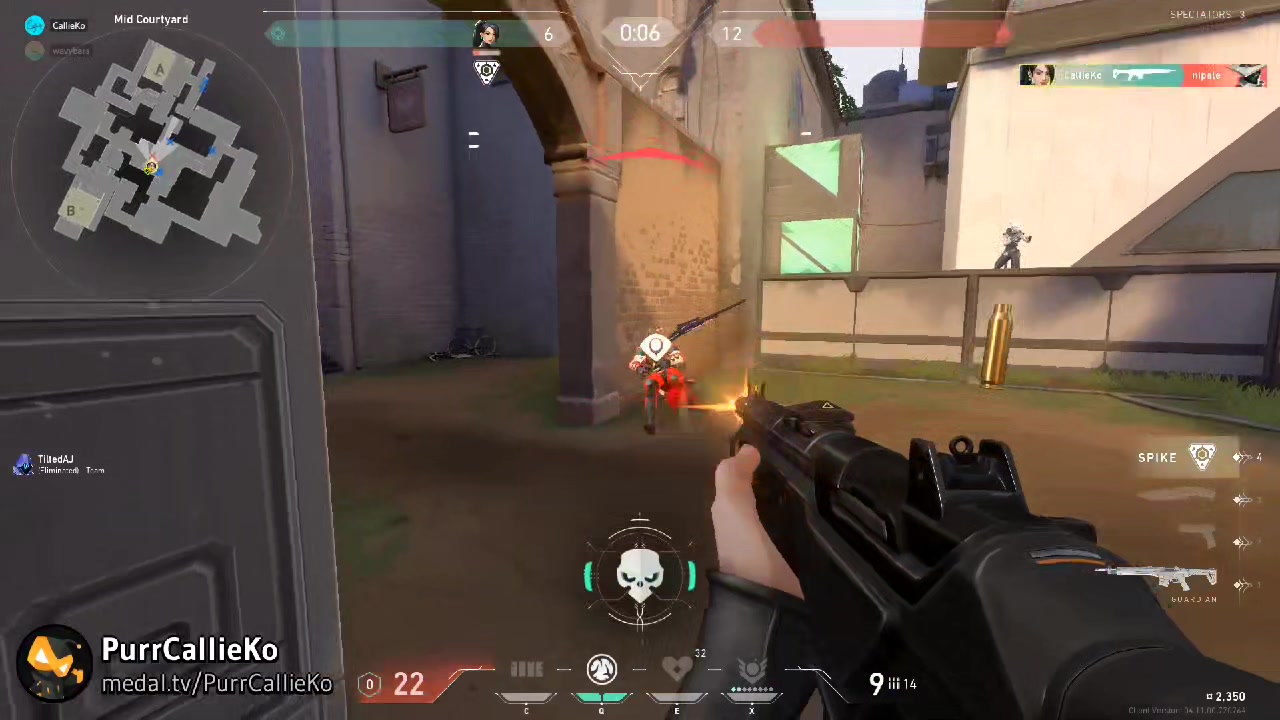1280x720 pixels.
Task: Use the Healing Orb heart ability
Action: (x=677, y=669)
